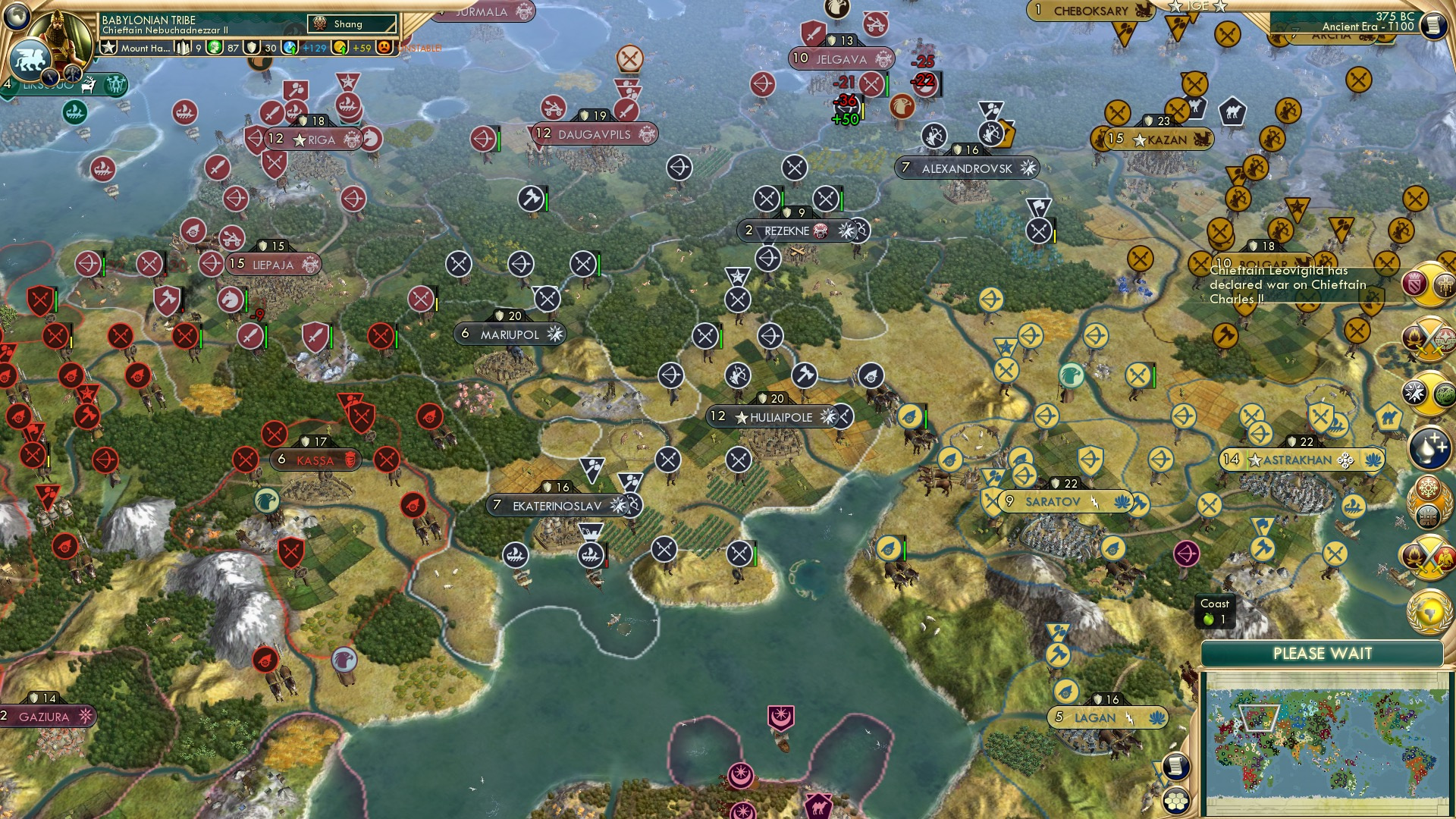Click the viewport rectangle on the minimap
This screenshot has height=819, width=1456.
point(1259,717)
